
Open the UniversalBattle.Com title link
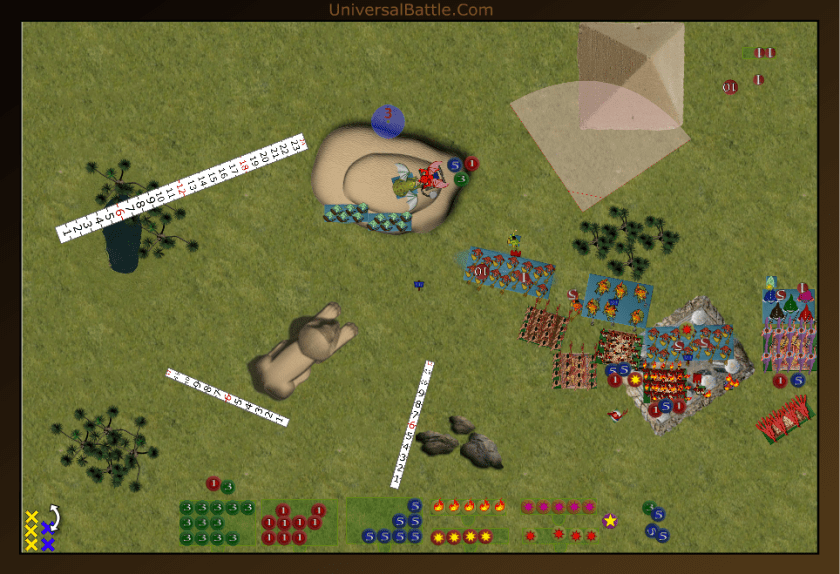click(411, 10)
